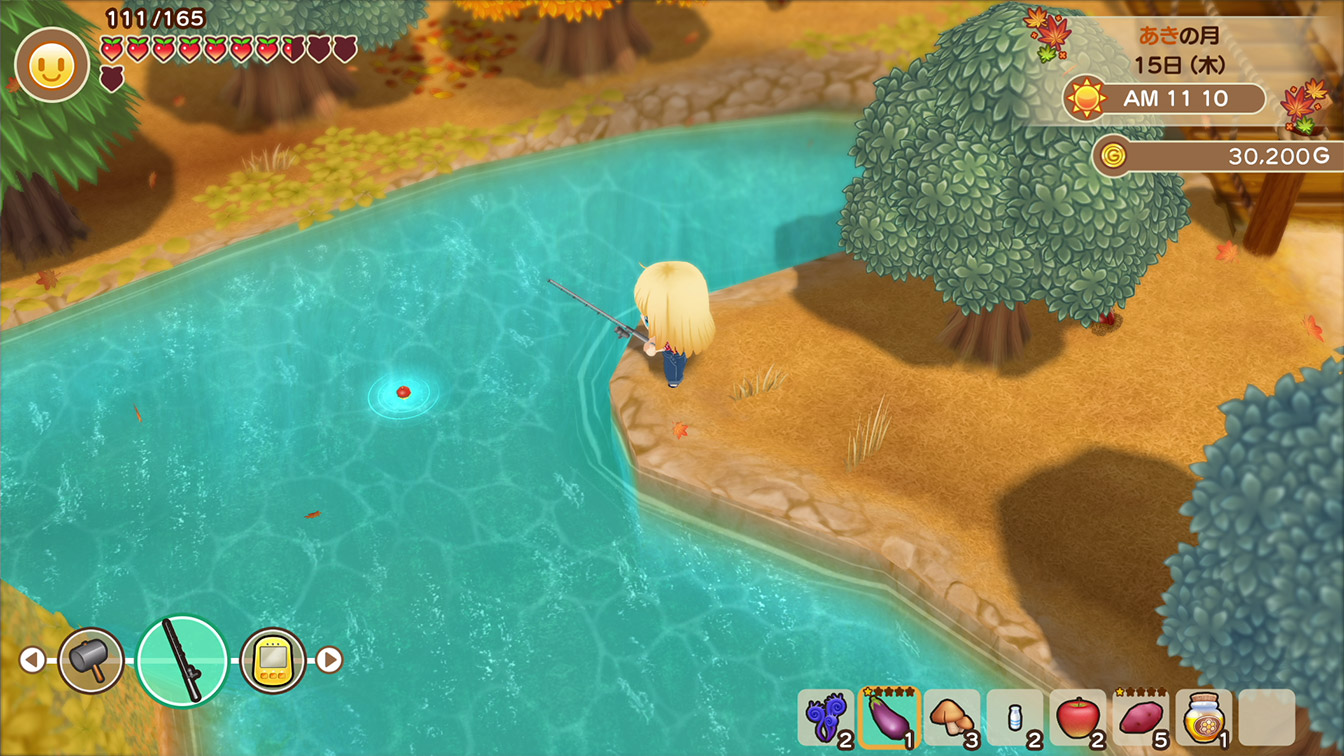Choose the fishing rod tool

[182, 660]
